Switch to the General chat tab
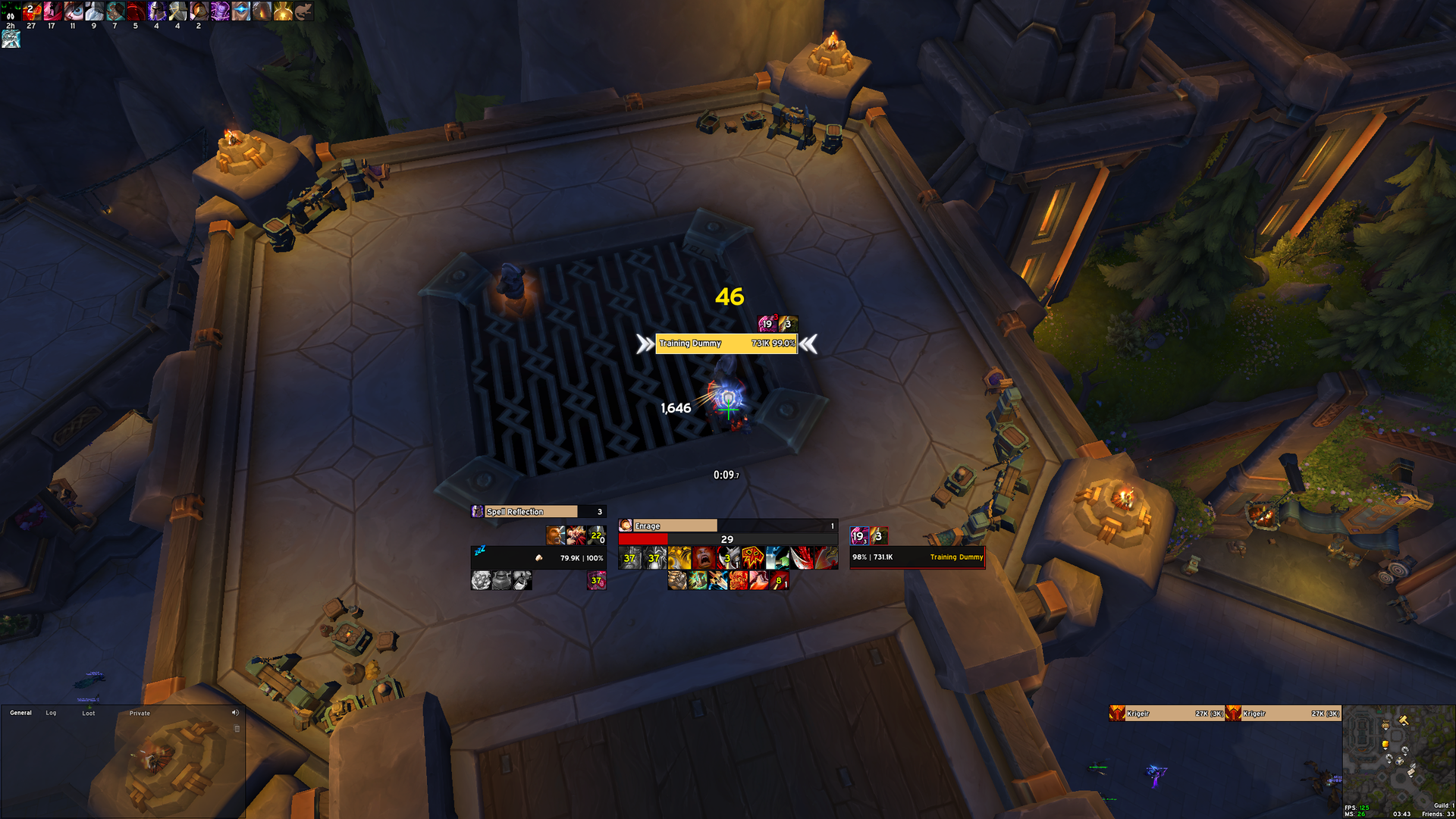This screenshot has width=1456, height=819. tap(20, 713)
